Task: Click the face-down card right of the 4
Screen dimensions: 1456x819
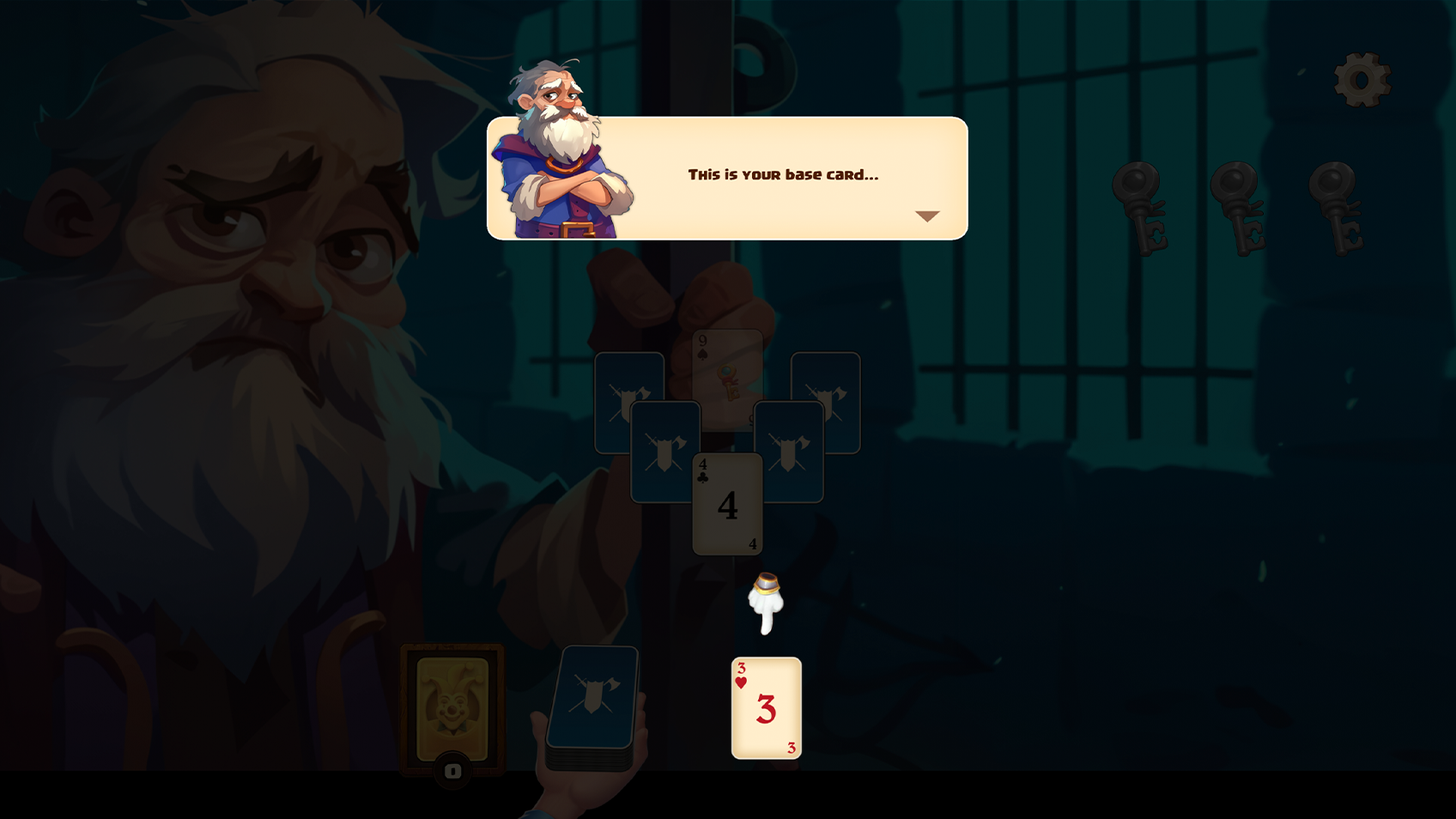Action: pos(792,446)
